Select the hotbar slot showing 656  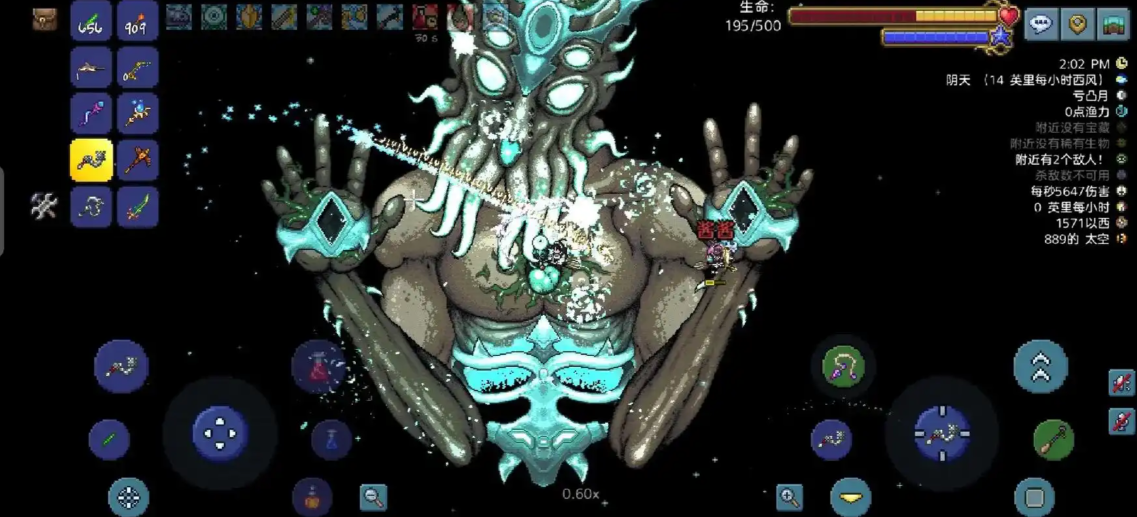pyautogui.click(x=91, y=22)
